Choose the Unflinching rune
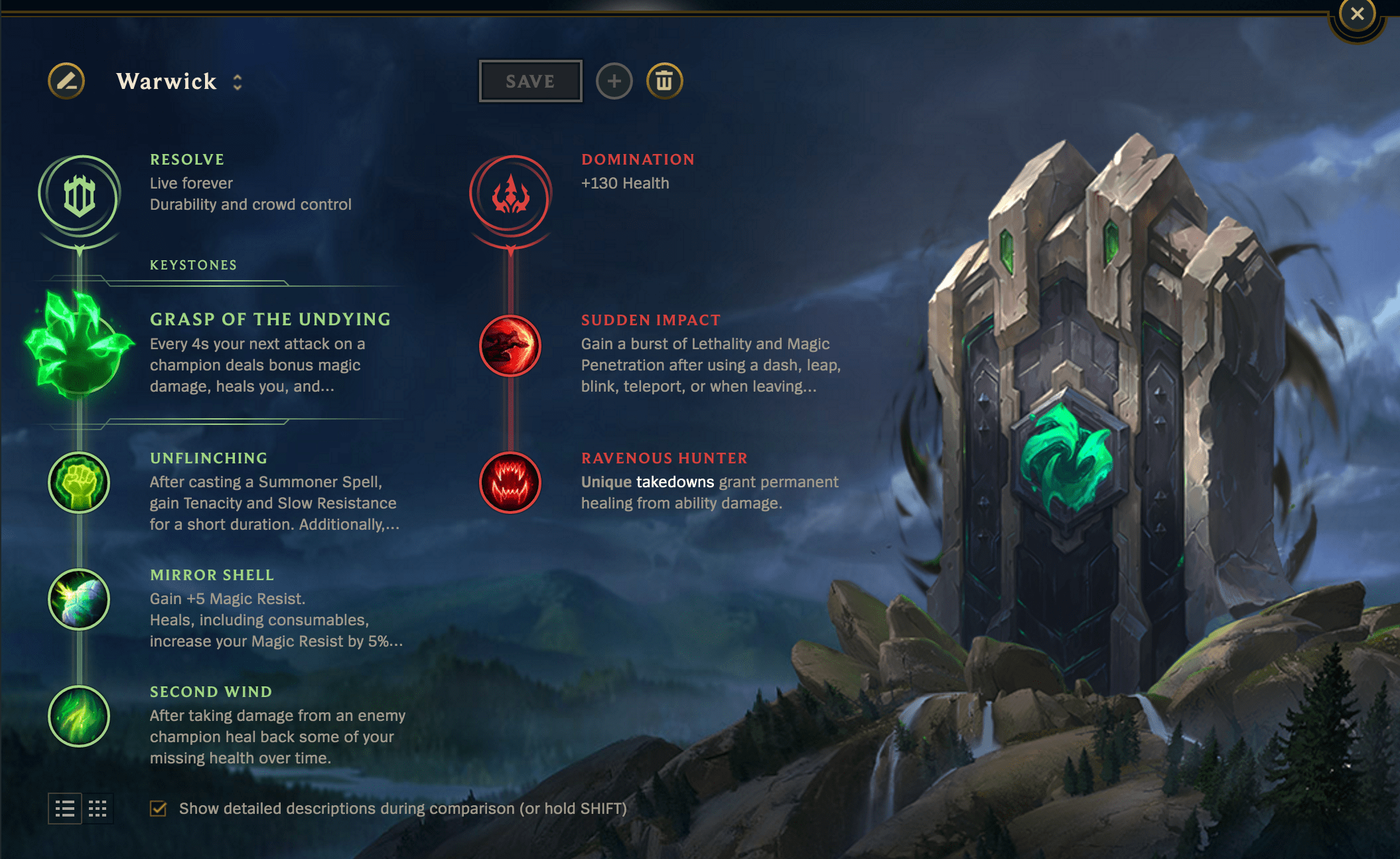The height and width of the screenshot is (859, 1400). point(79,483)
